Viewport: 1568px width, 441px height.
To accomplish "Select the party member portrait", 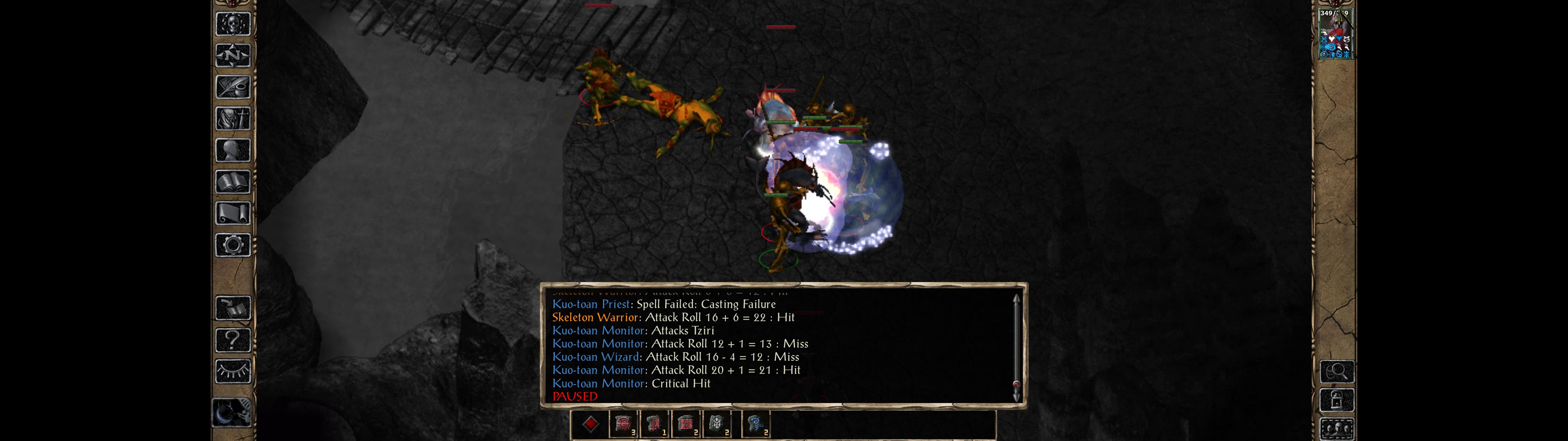I will click(1335, 34).
